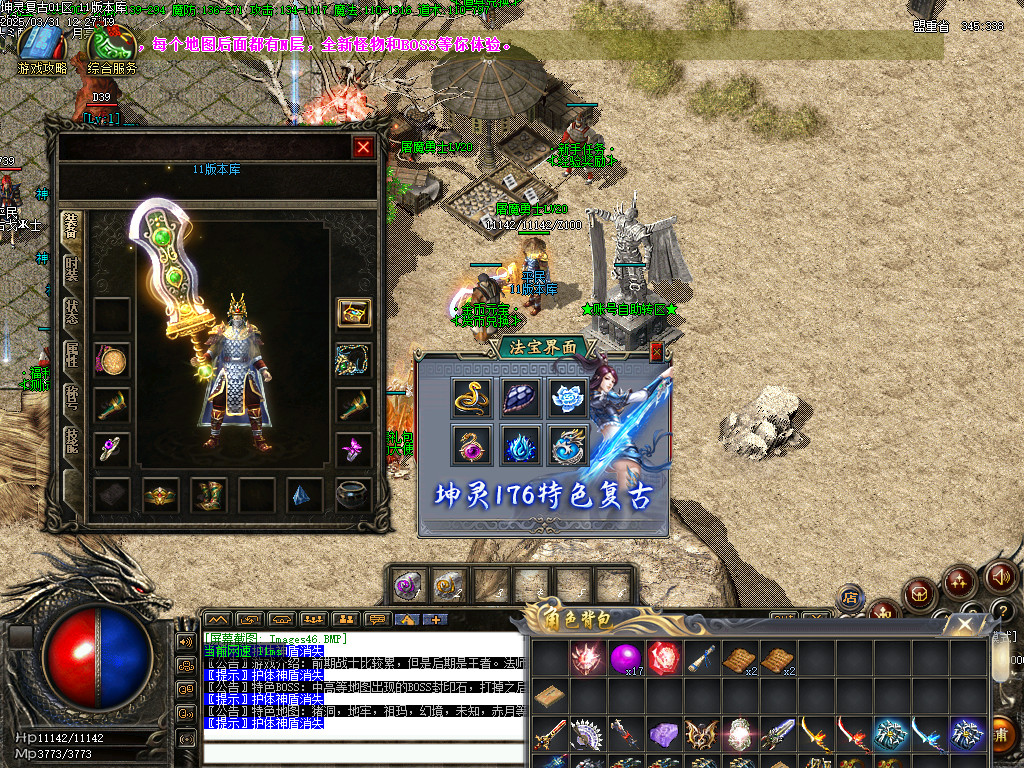Image resolution: width=1024 pixels, height=768 pixels.
Task: Select the round bronze medal equipment slot
Action: [111, 360]
